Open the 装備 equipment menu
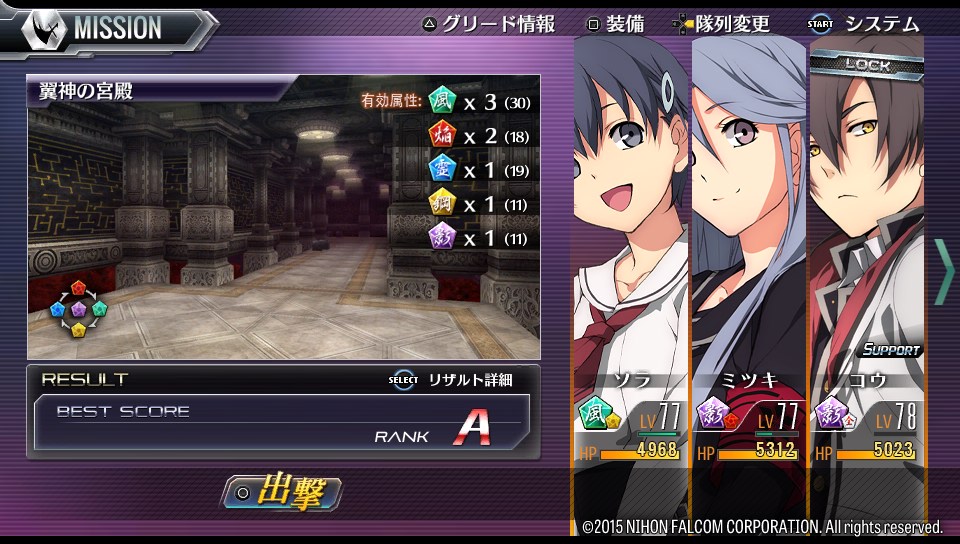The height and width of the screenshot is (544, 960). (615, 24)
